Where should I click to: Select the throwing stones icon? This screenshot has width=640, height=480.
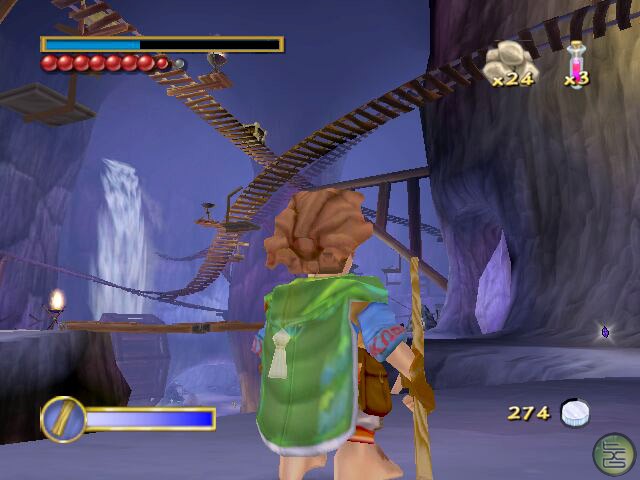click(509, 62)
